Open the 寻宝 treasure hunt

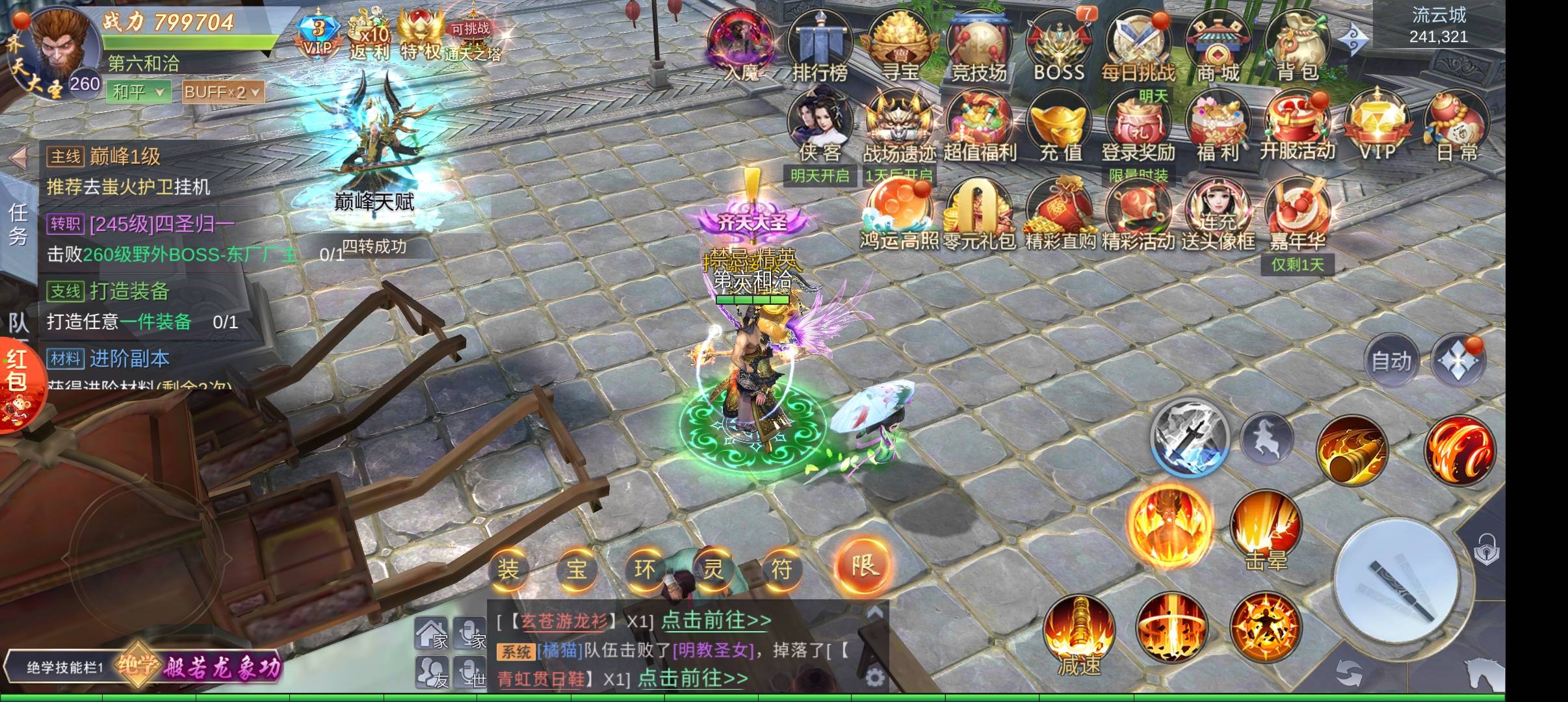(900, 45)
